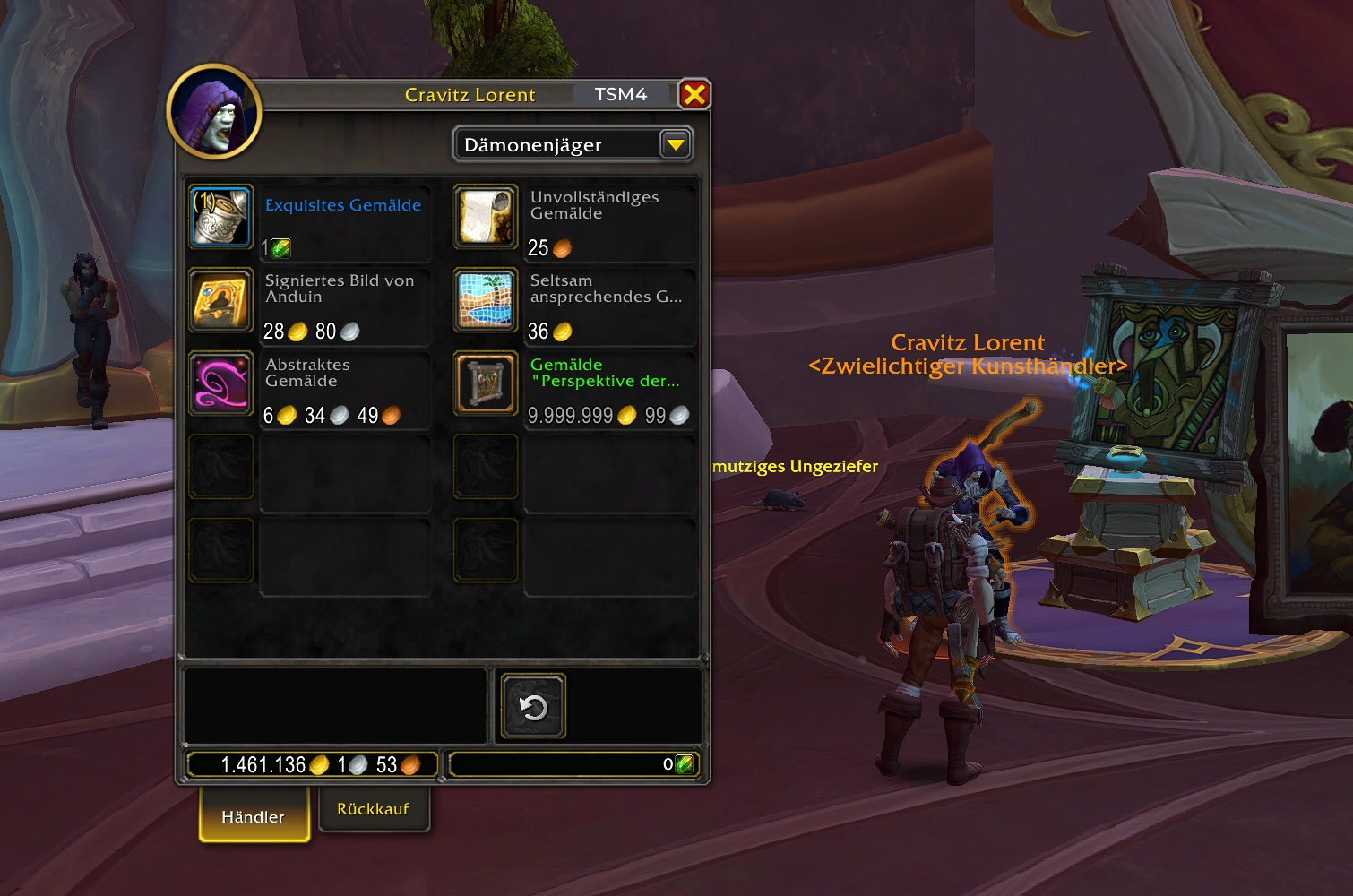Screen dimensions: 1353x896
Task: Open the Dämonenjäger filter dropdown
Action: [x=675, y=144]
